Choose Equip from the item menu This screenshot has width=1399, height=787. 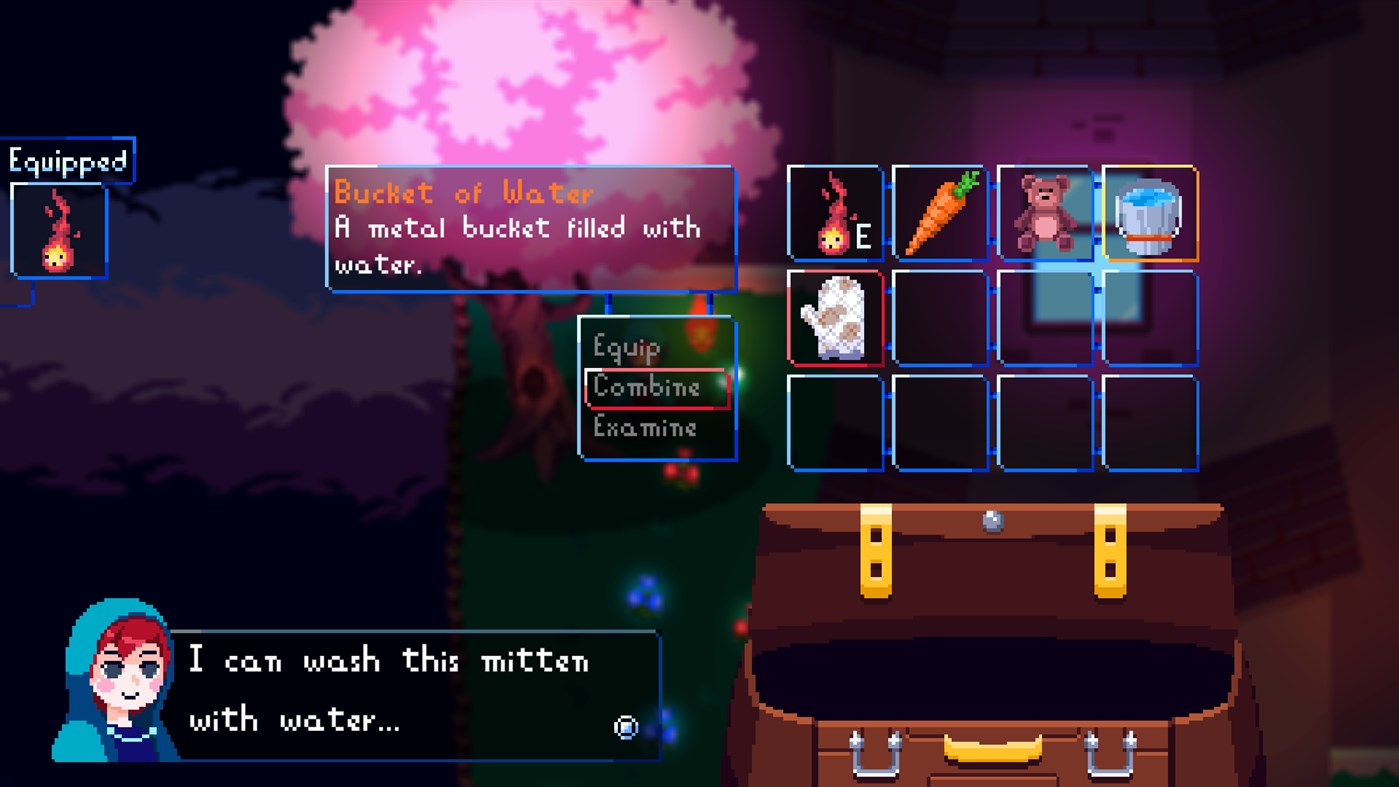pyautogui.click(x=626, y=348)
